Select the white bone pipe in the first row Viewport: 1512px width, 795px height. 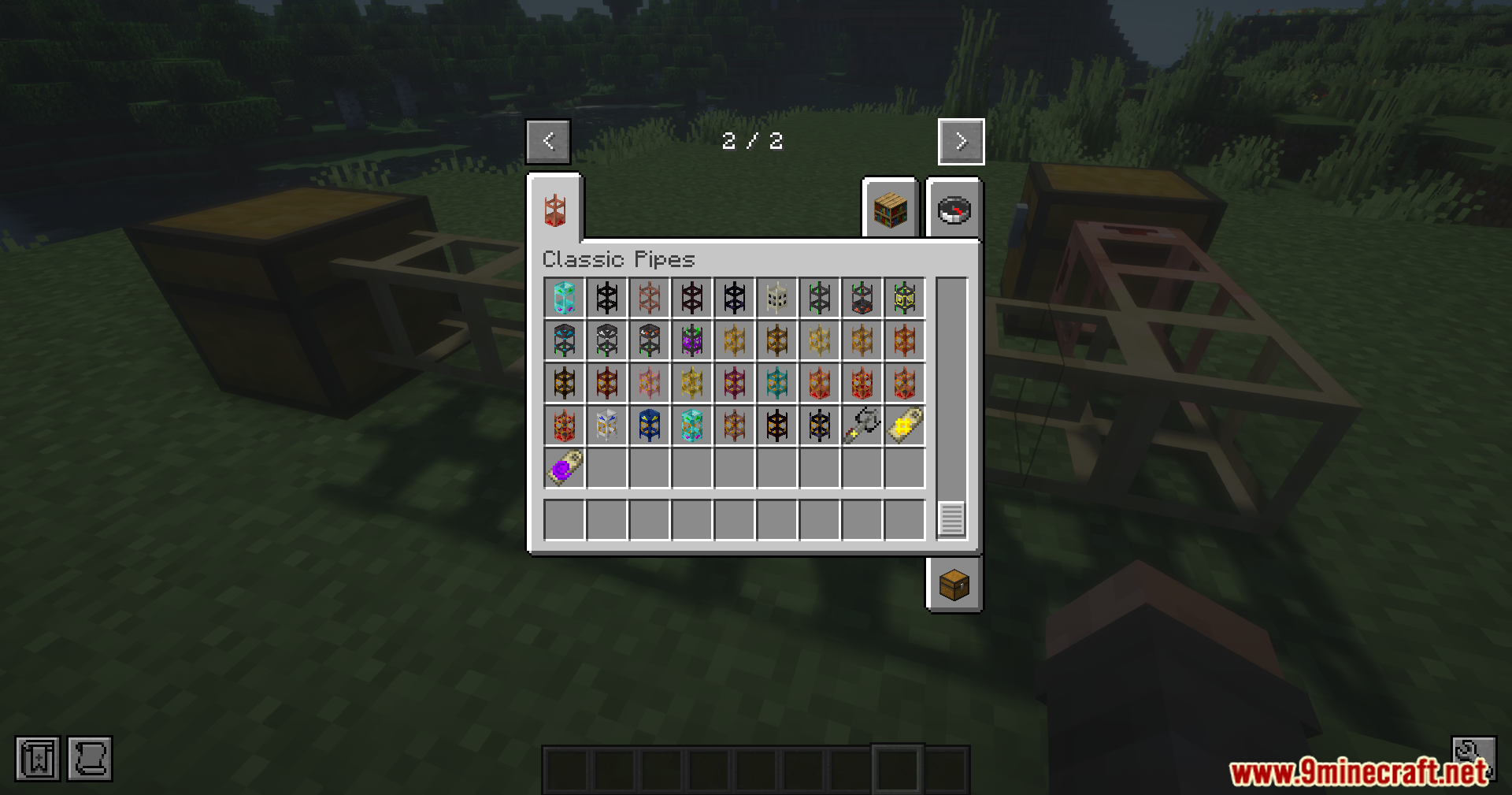pyautogui.click(x=776, y=298)
